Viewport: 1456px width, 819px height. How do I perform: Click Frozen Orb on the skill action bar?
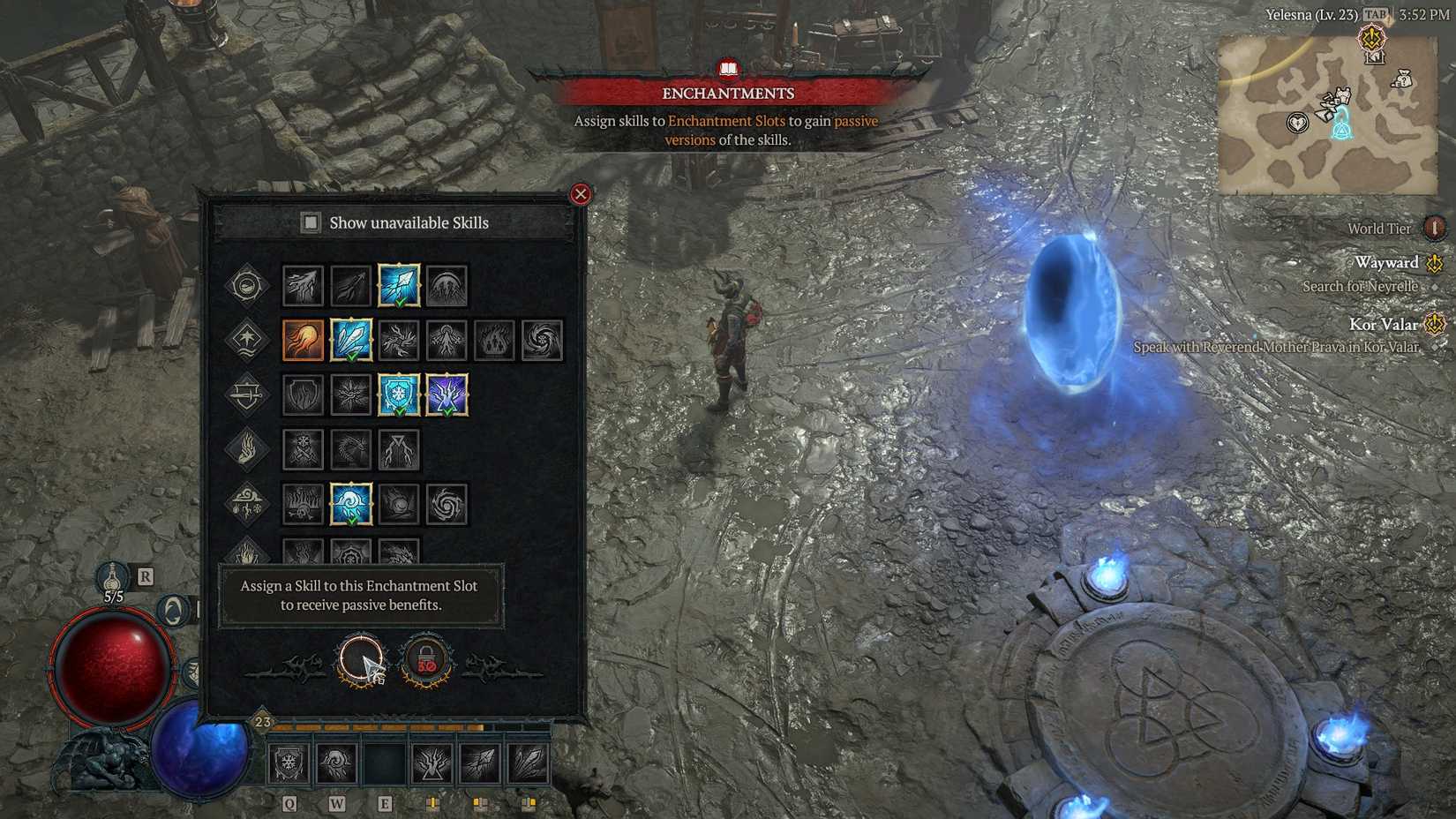pyautogui.click(x=338, y=763)
